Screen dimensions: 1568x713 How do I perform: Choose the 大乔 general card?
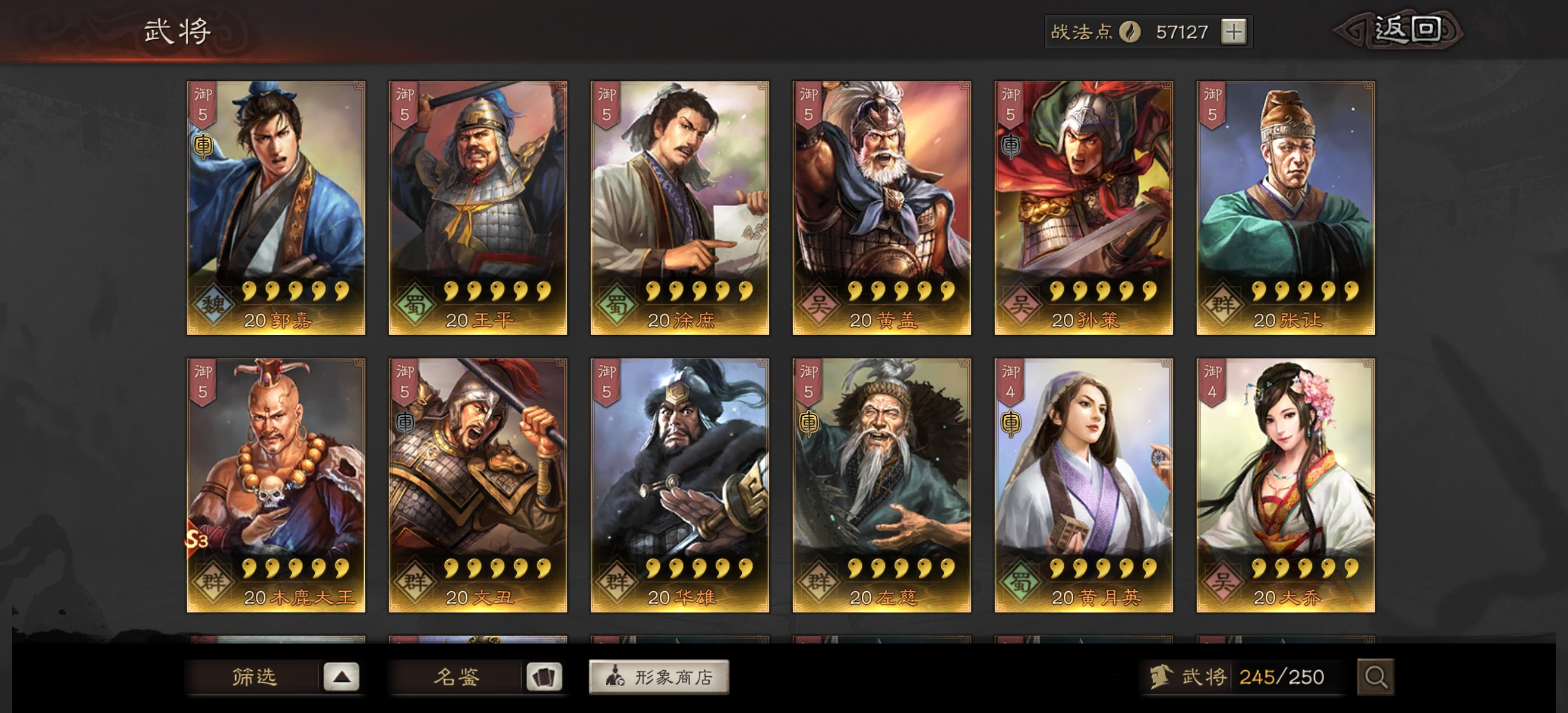1285,485
